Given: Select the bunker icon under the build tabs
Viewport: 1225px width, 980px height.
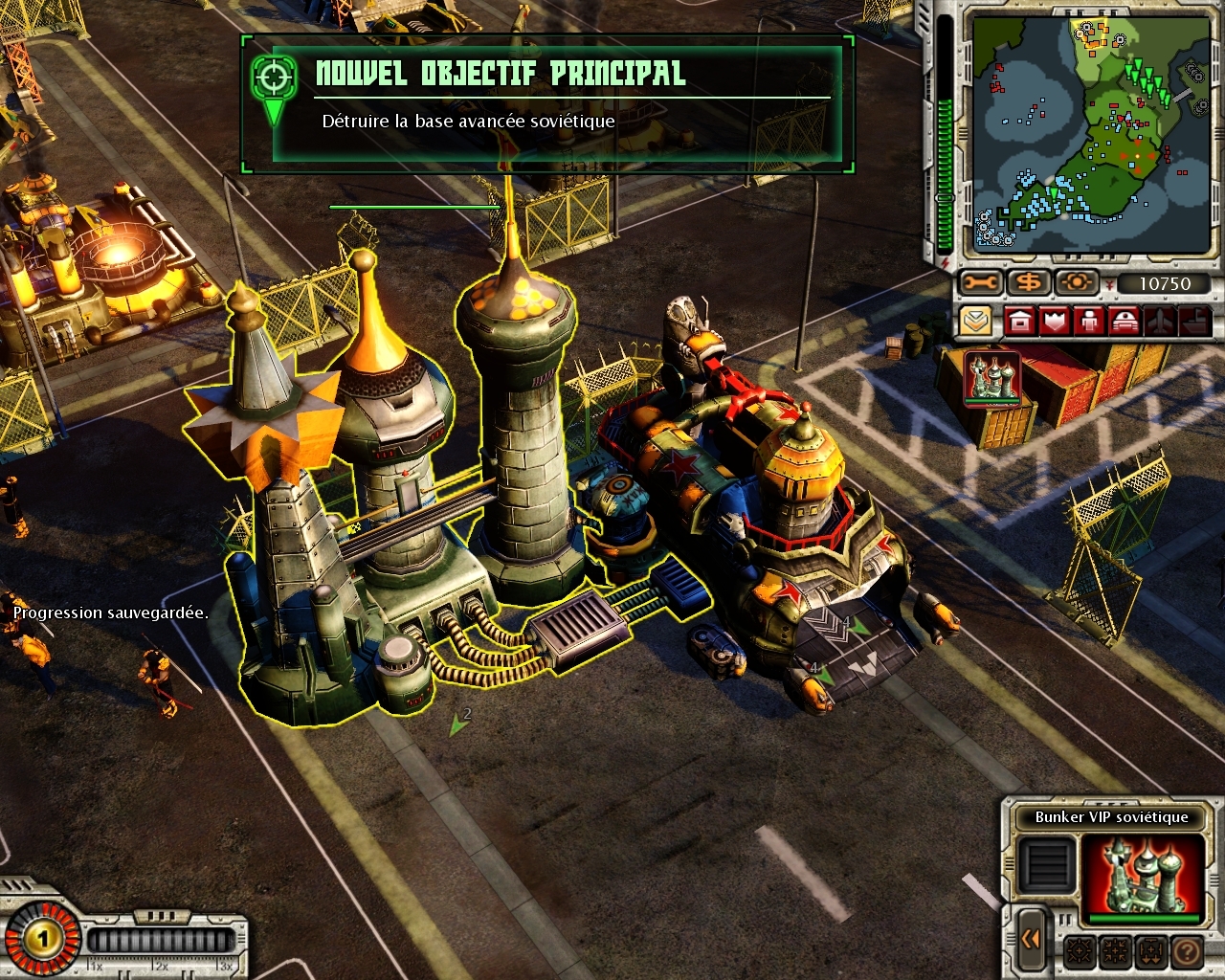Looking at the screenshot, I should (992, 379).
